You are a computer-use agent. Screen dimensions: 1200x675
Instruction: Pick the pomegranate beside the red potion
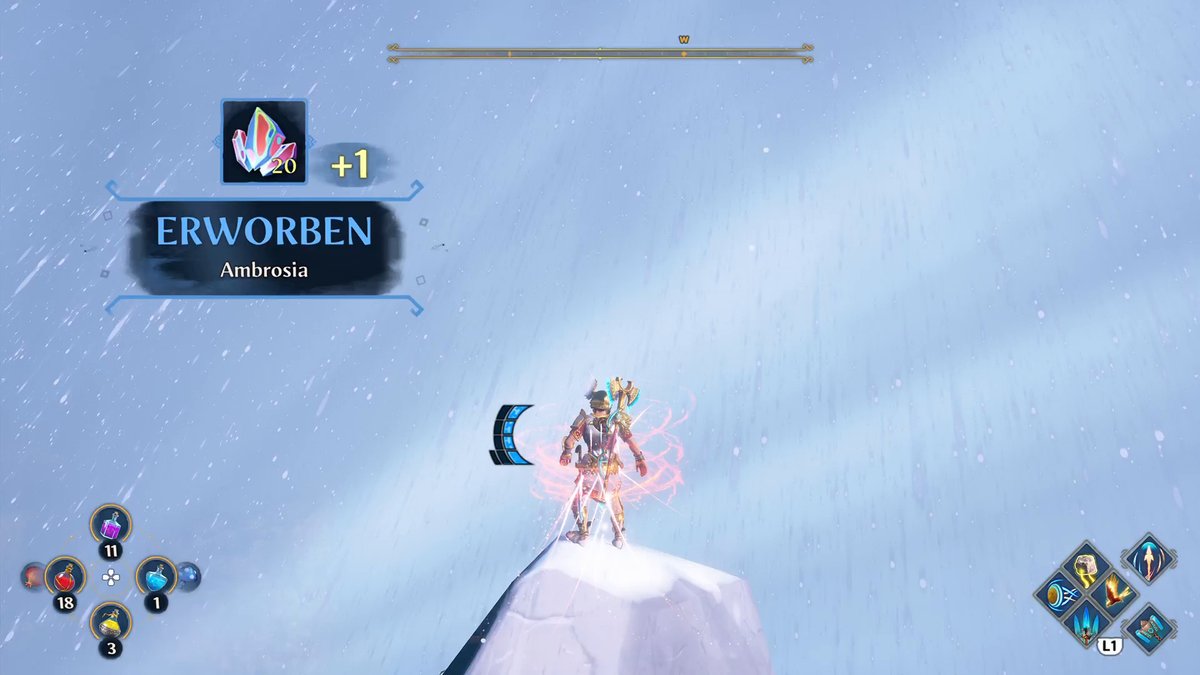pyautogui.click(x=33, y=577)
